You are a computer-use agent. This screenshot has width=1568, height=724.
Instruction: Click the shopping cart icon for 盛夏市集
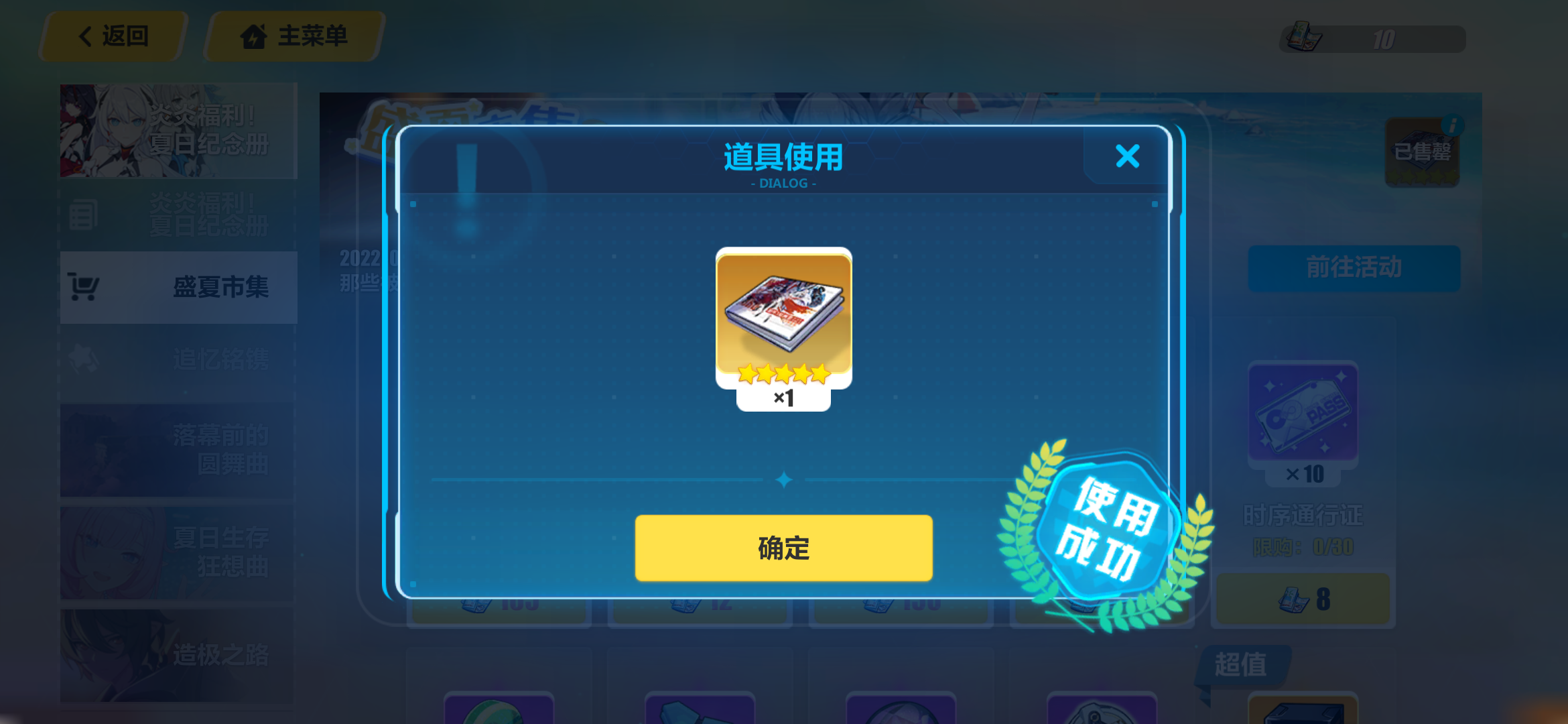click(x=85, y=286)
